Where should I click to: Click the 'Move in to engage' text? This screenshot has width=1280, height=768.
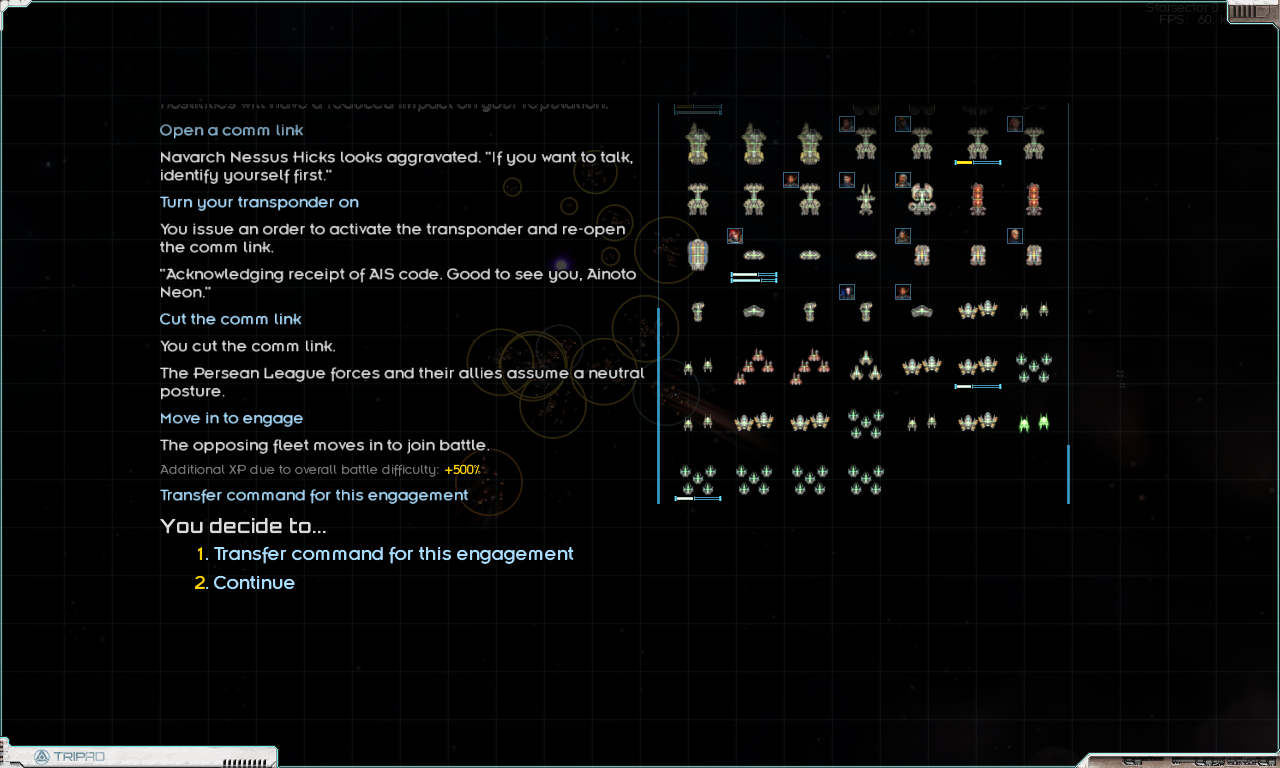231,418
